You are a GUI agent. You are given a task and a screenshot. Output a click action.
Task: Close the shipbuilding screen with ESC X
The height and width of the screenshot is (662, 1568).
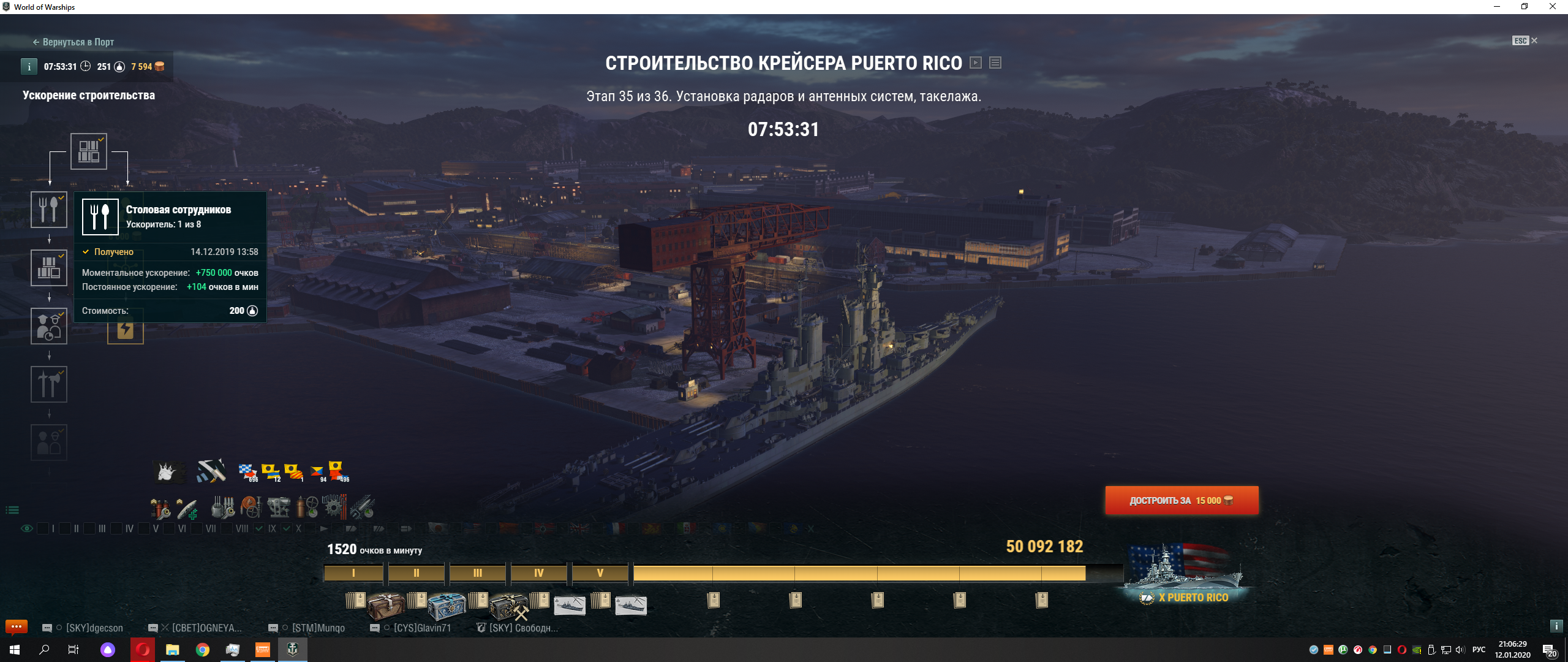click(x=1525, y=41)
